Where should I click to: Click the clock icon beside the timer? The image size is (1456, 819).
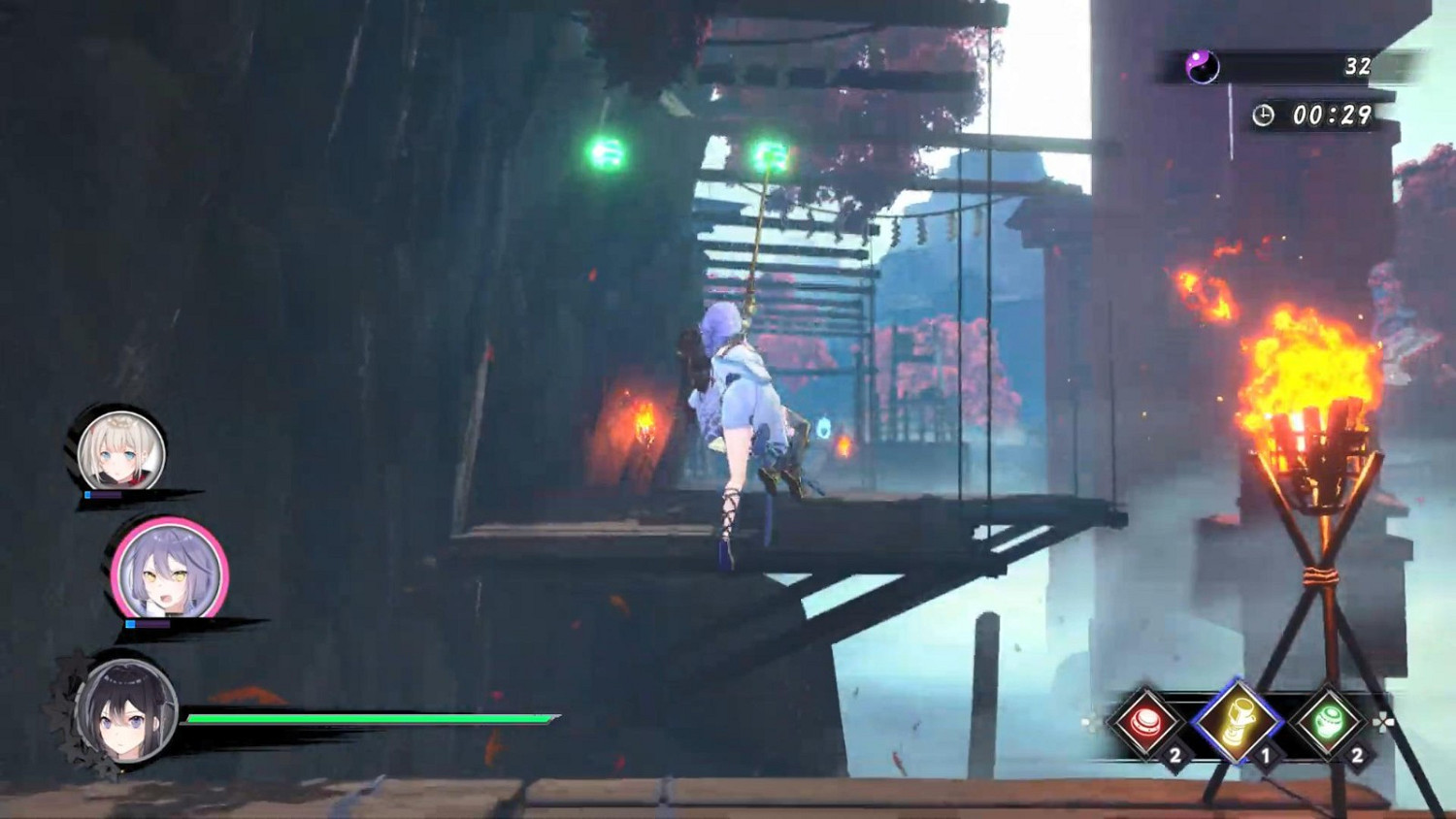pos(1264,115)
